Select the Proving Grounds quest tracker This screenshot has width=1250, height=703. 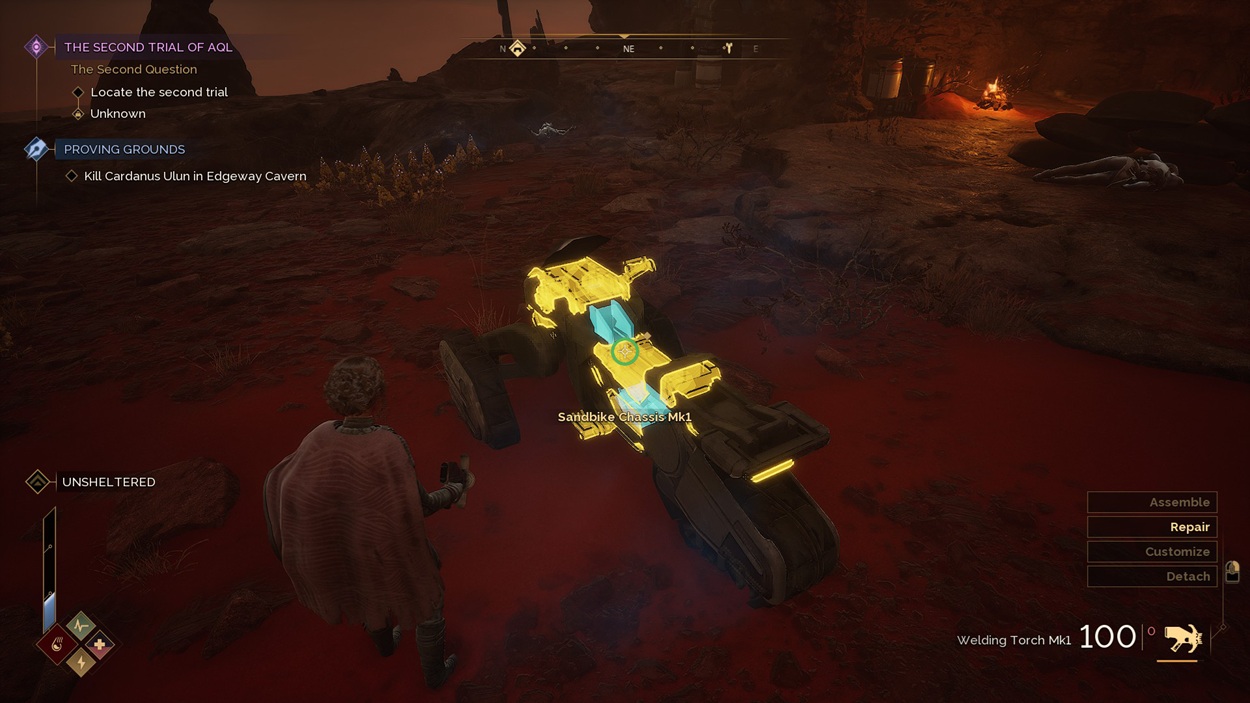point(124,149)
